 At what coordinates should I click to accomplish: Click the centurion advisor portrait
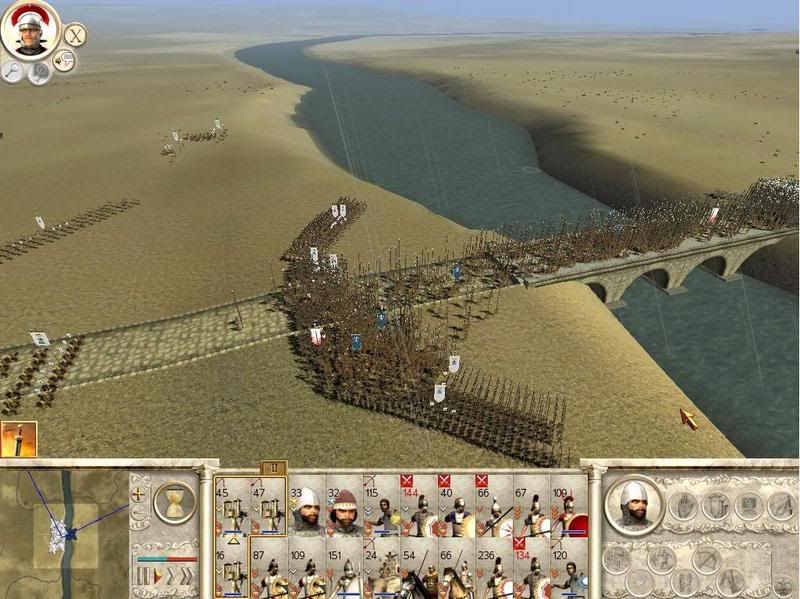tap(30, 31)
